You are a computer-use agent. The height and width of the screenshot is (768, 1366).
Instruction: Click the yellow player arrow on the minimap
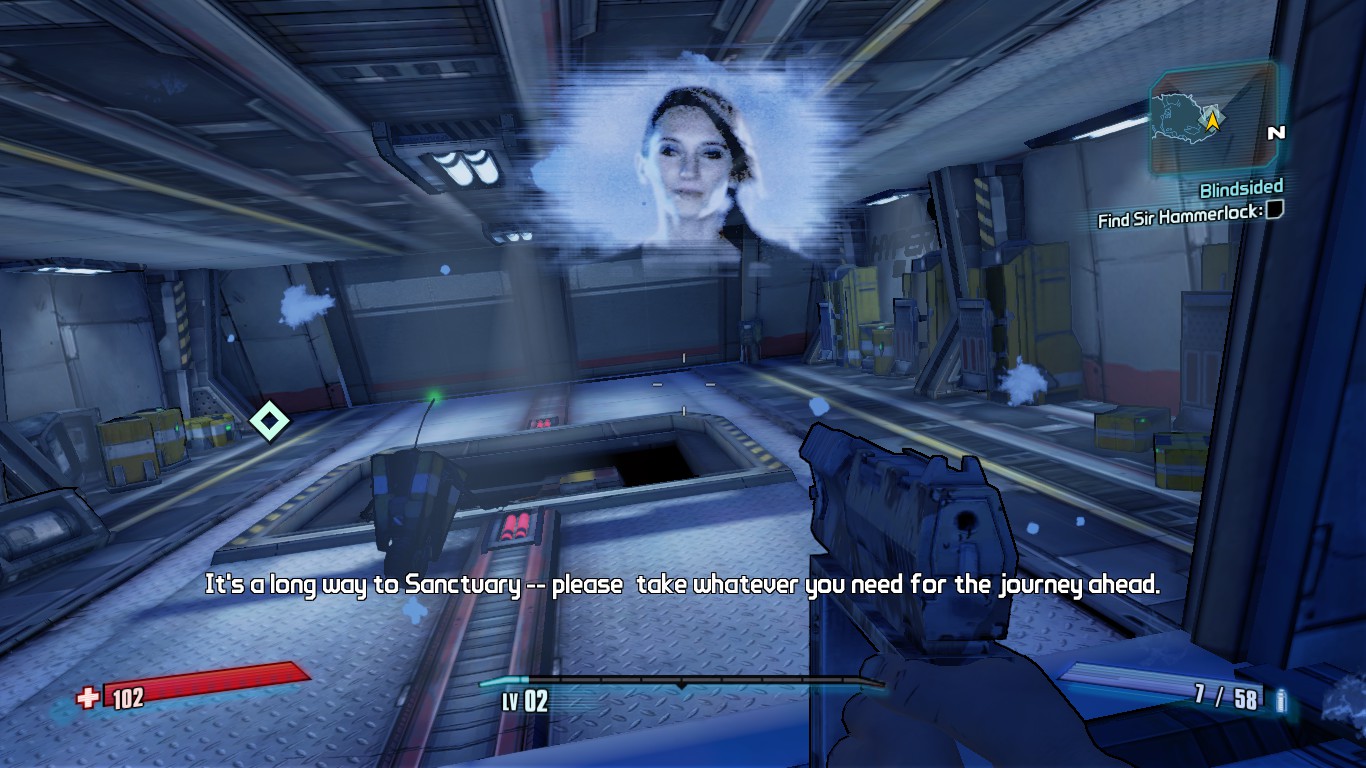pos(1213,121)
